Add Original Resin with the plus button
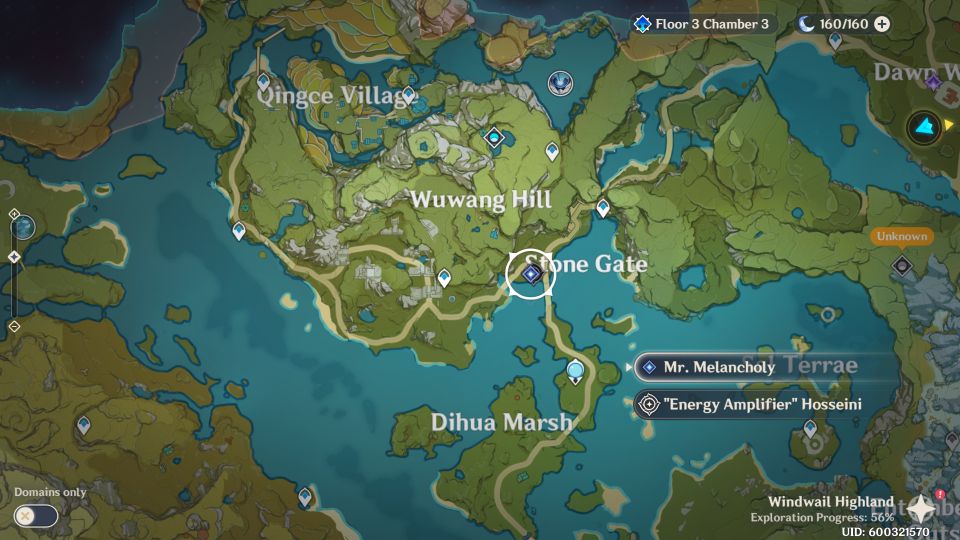960x540 pixels. pyautogui.click(x=882, y=24)
